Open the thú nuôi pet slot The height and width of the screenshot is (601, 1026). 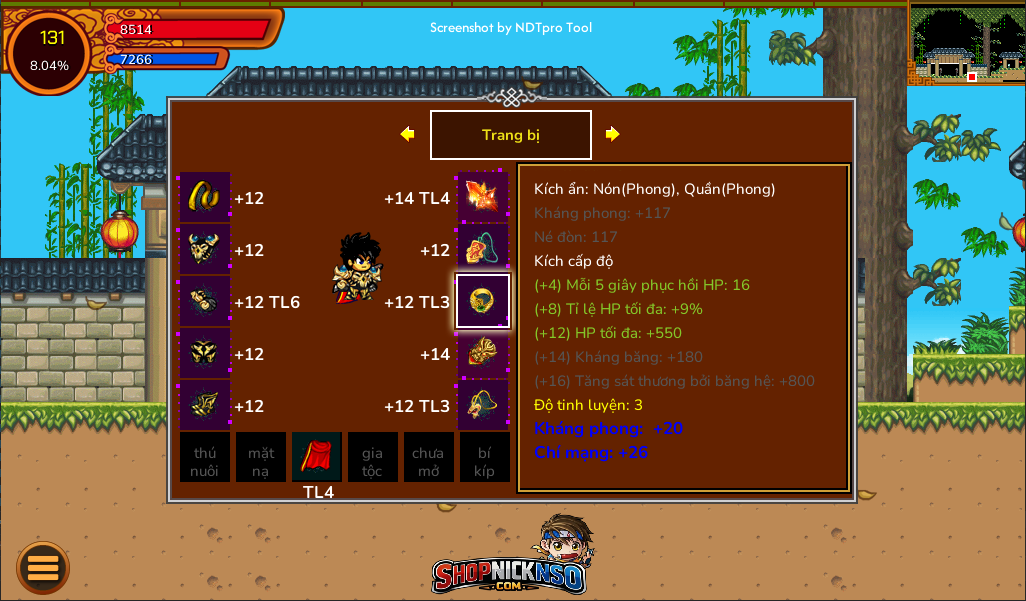tap(205, 458)
